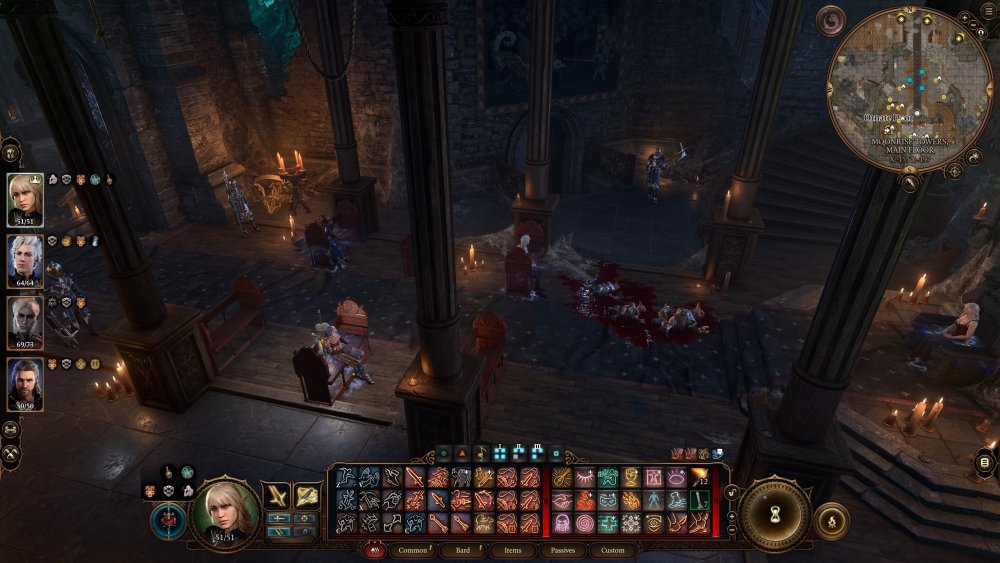Select the white-haired party member portrait

tap(25, 260)
